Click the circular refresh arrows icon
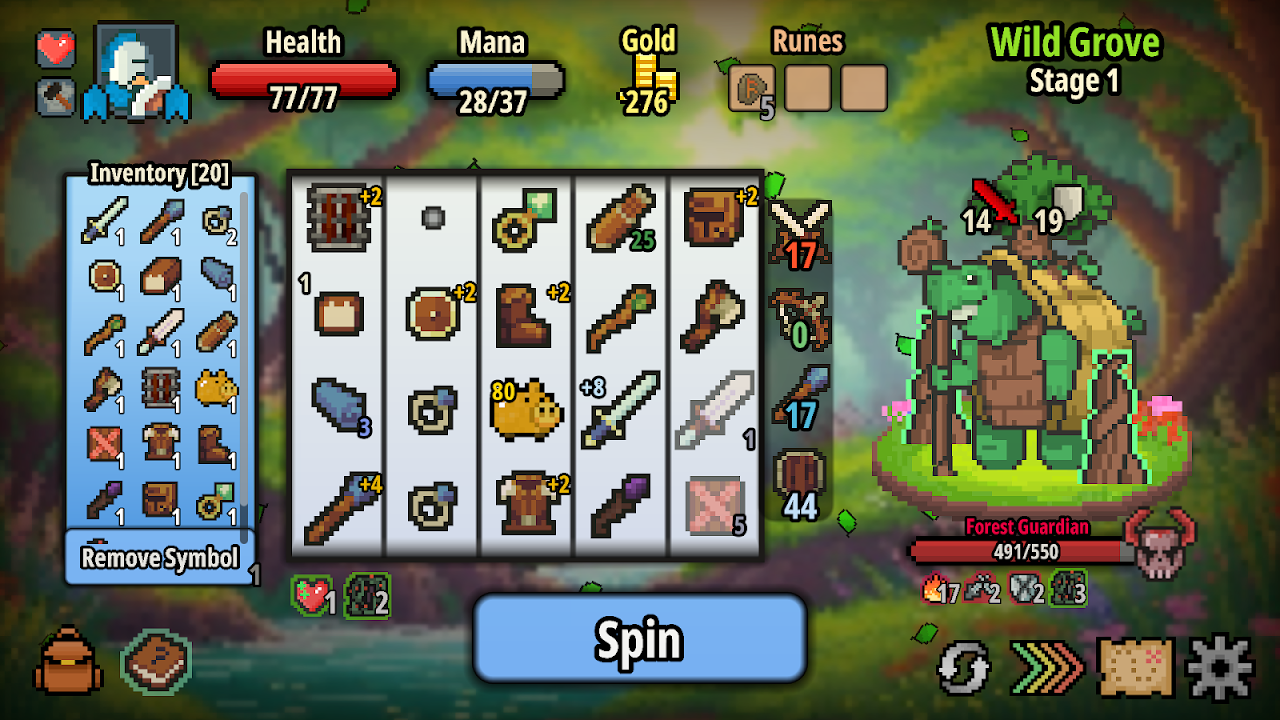1280x720 pixels. 964,667
